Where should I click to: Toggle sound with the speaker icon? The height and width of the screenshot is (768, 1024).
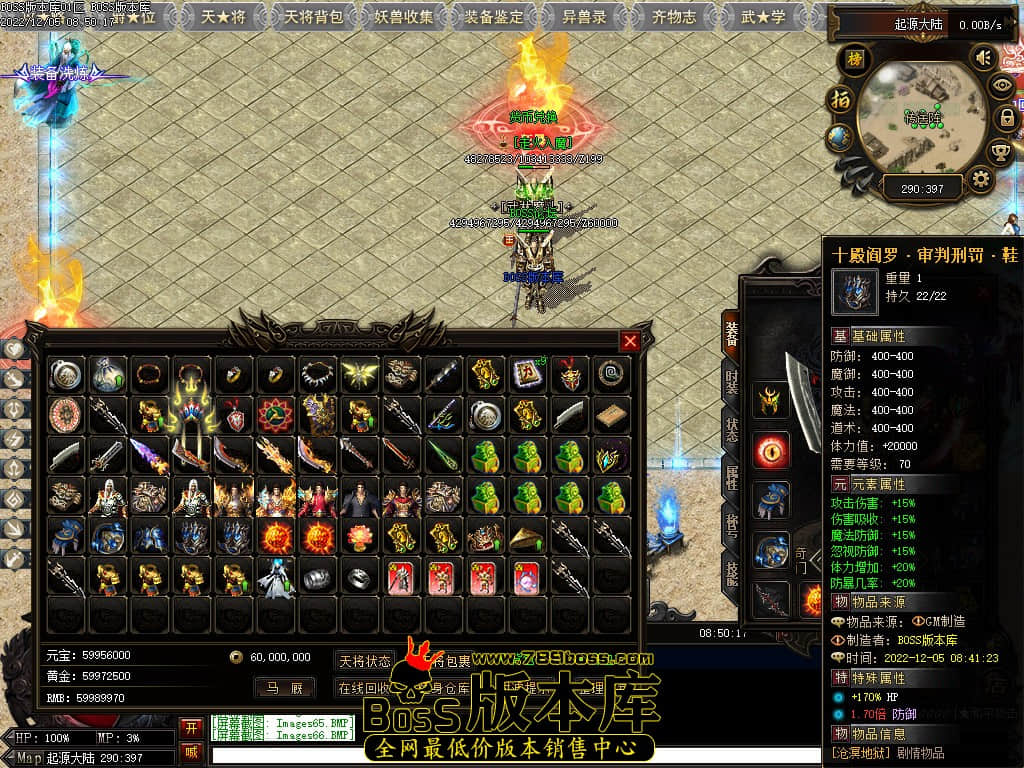click(984, 58)
